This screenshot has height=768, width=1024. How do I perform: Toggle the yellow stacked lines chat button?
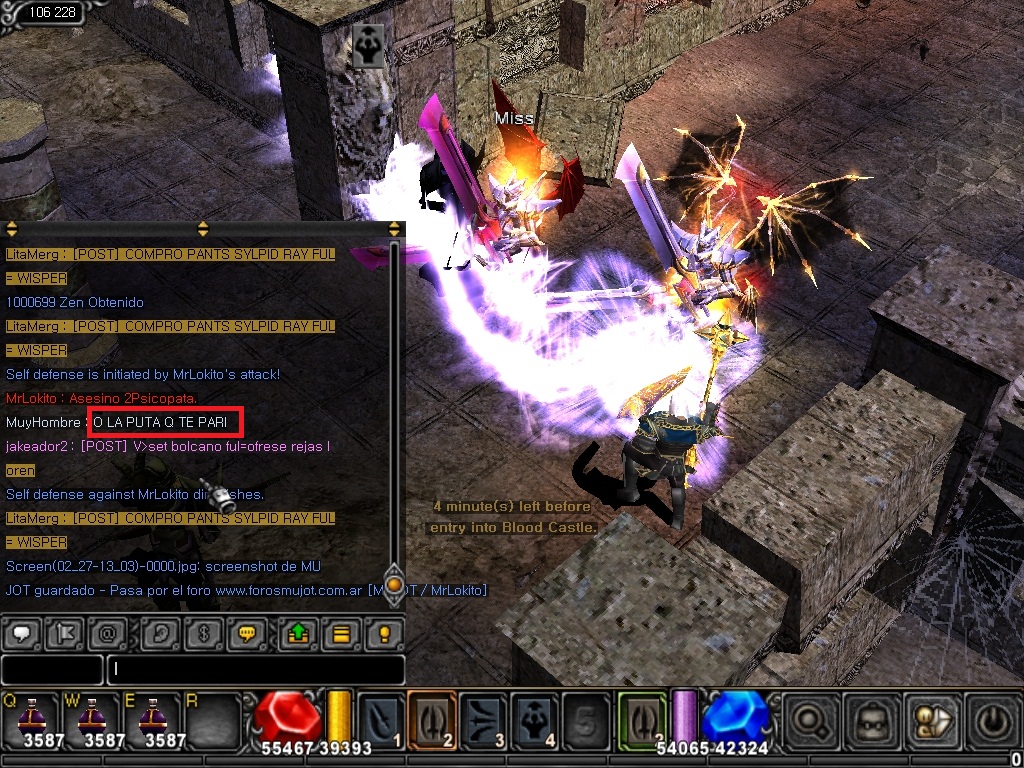340,633
